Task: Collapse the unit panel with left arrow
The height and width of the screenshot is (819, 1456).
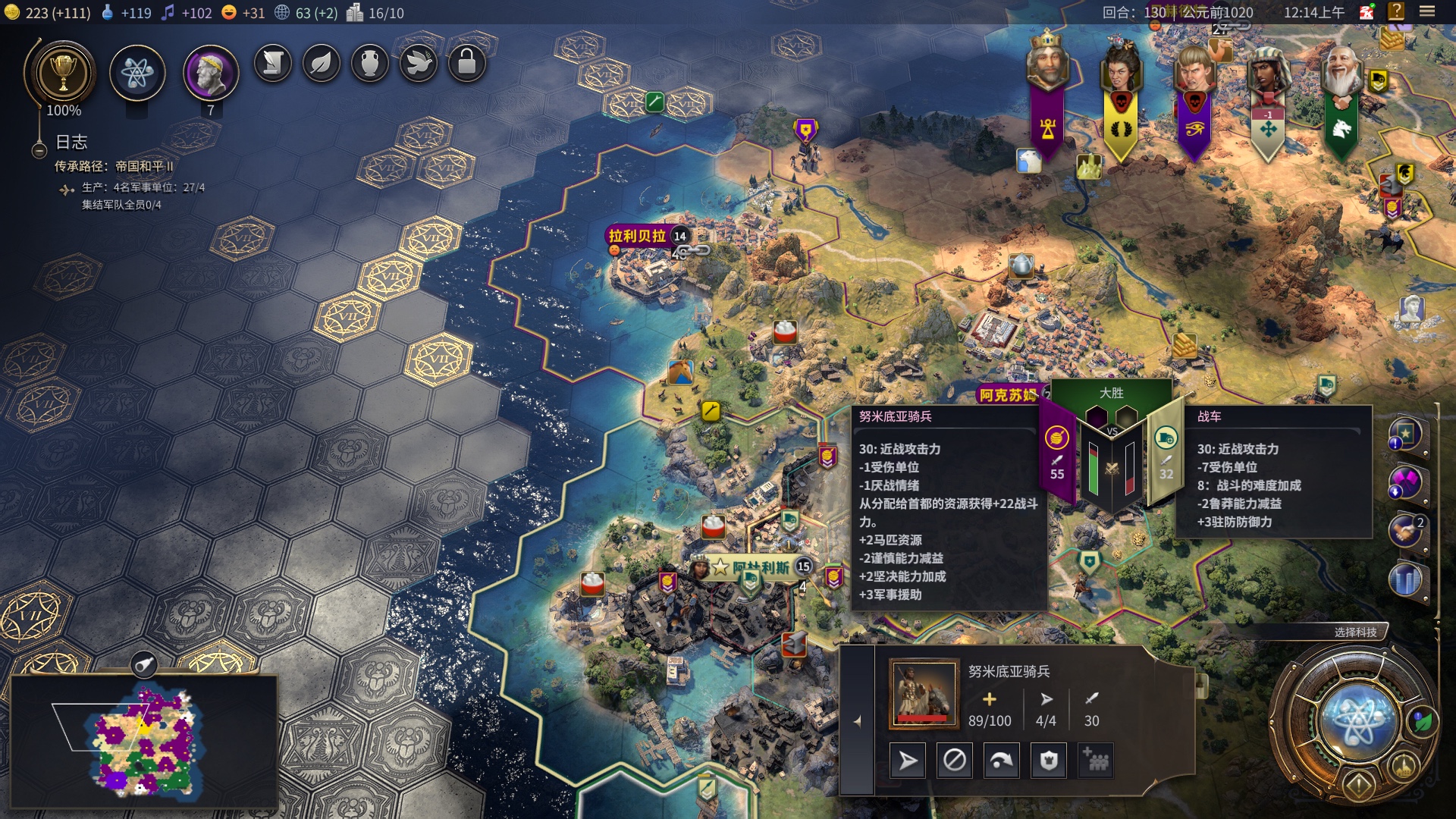Action: (x=858, y=721)
